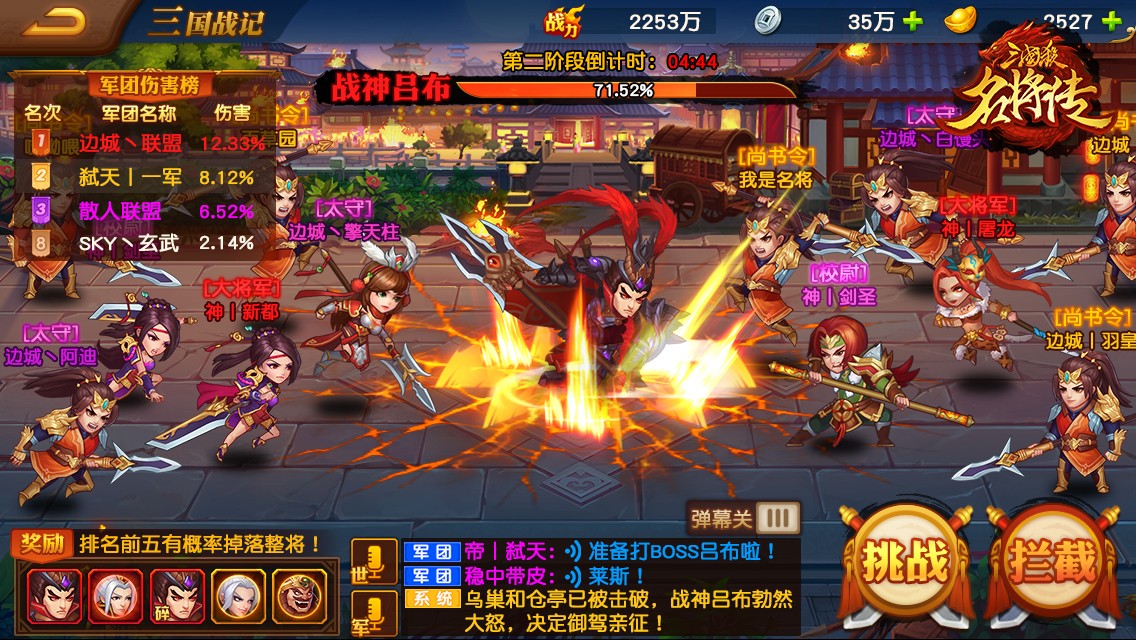Add gold ingots with the green plus

[x=1111, y=21]
